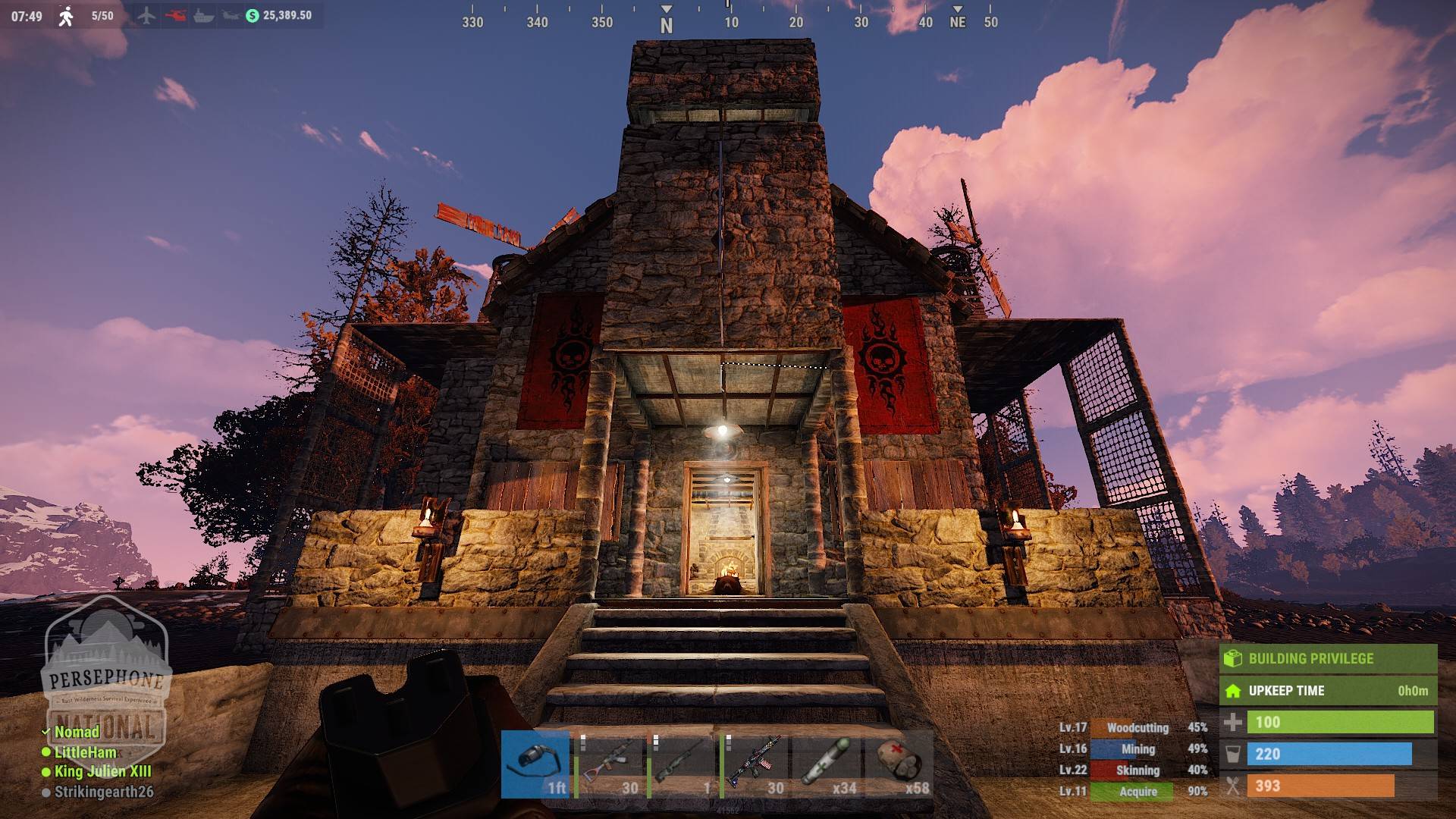1456x819 pixels.
Task: Select team member Nomad
Action: [x=77, y=732]
